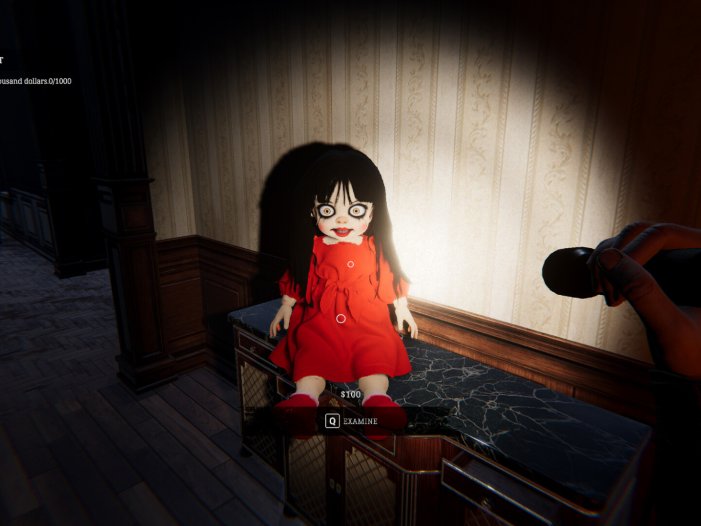Image resolution: width=701 pixels, height=526 pixels.
Task: Click the thousand dollars objective tracker
Action: 36,81
